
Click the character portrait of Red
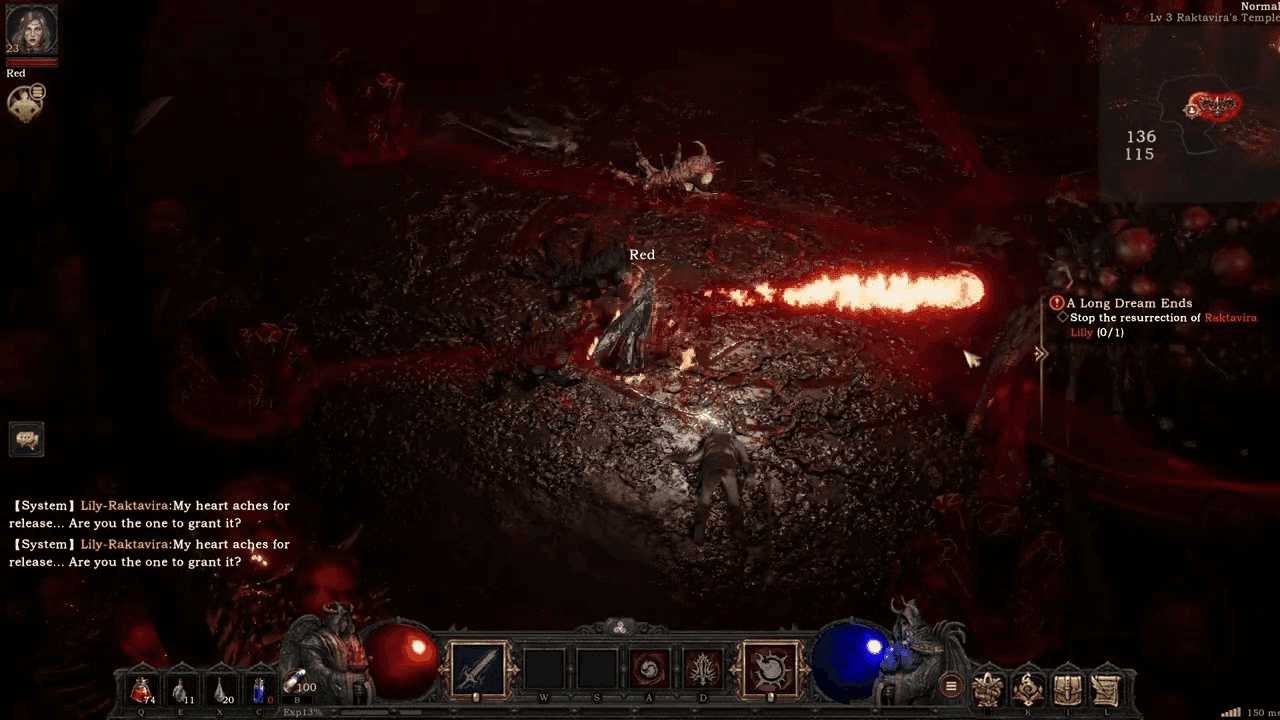31,29
